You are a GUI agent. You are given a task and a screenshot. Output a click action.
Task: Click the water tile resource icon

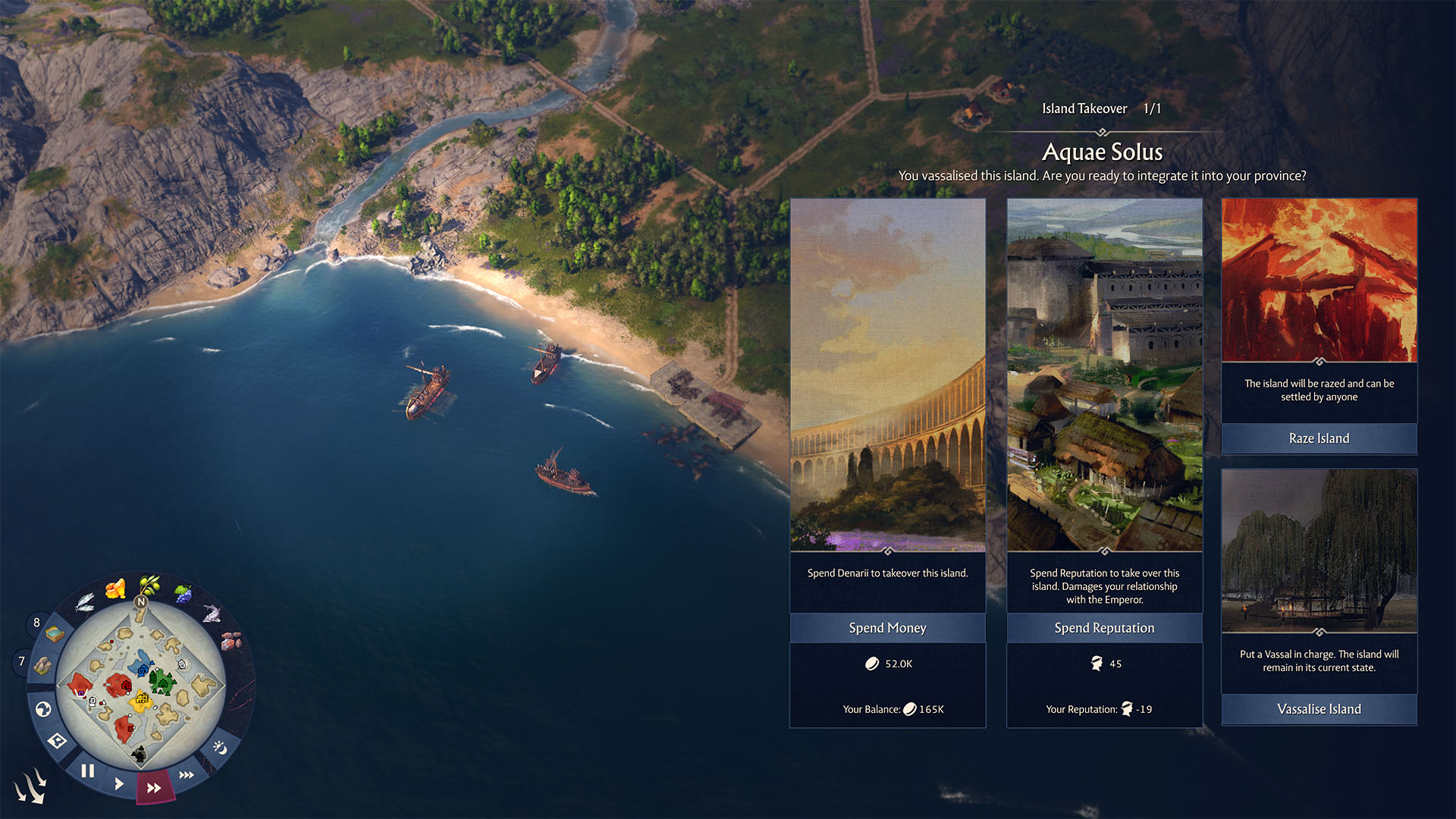54,633
